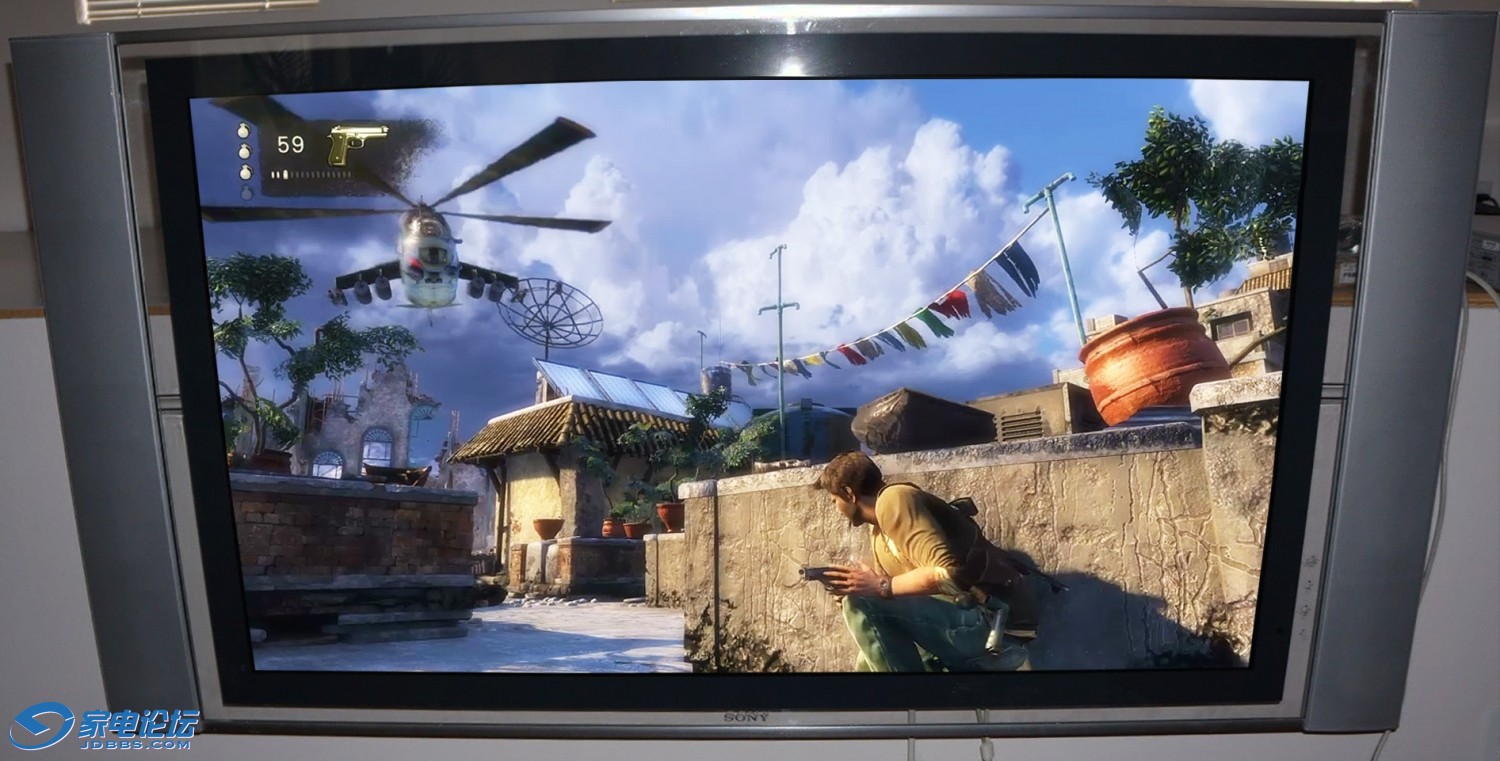Click the JDBBS.com forum watermark logo

pos(104,727)
